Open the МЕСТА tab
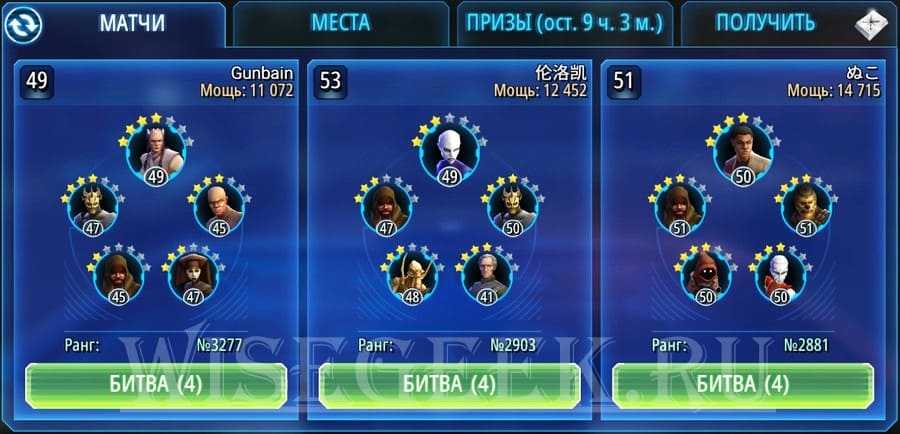Image resolution: width=900 pixels, height=434 pixels. 340,23
